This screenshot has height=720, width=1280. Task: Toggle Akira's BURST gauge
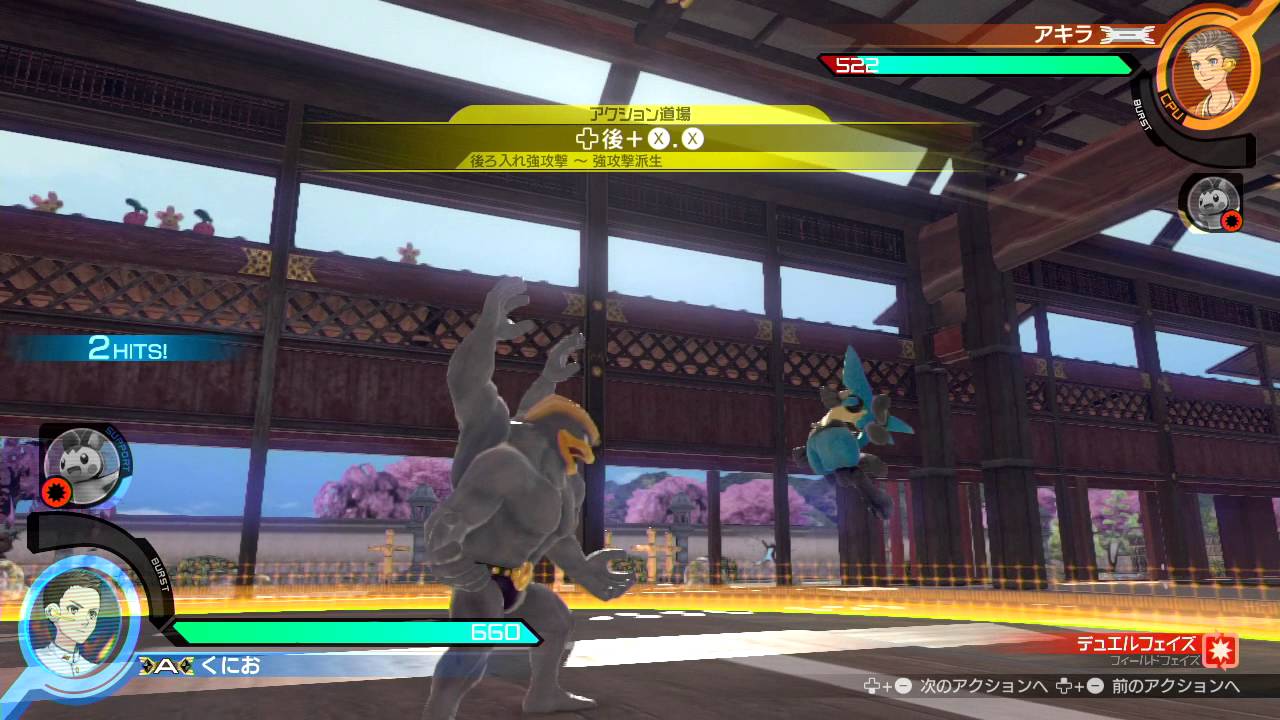click(1143, 114)
